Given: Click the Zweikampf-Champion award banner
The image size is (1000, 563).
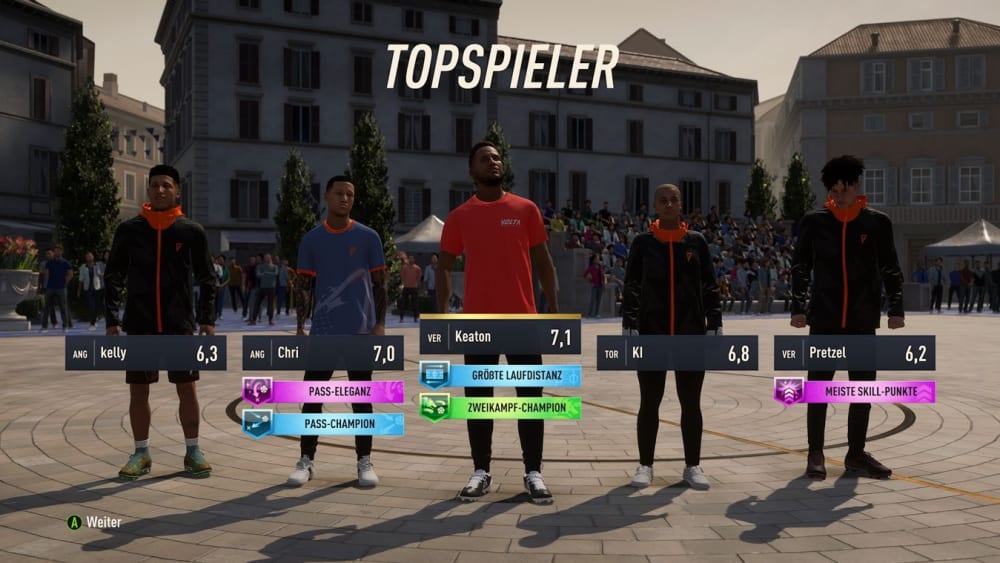Looking at the screenshot, I should (500, 407).
